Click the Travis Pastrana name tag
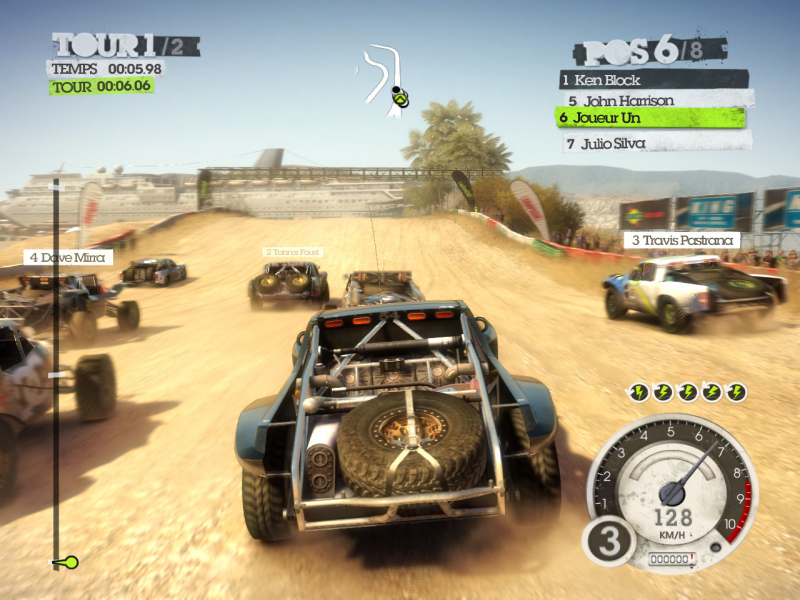Screen dimensions: 800x600 (x=679, y=240)
